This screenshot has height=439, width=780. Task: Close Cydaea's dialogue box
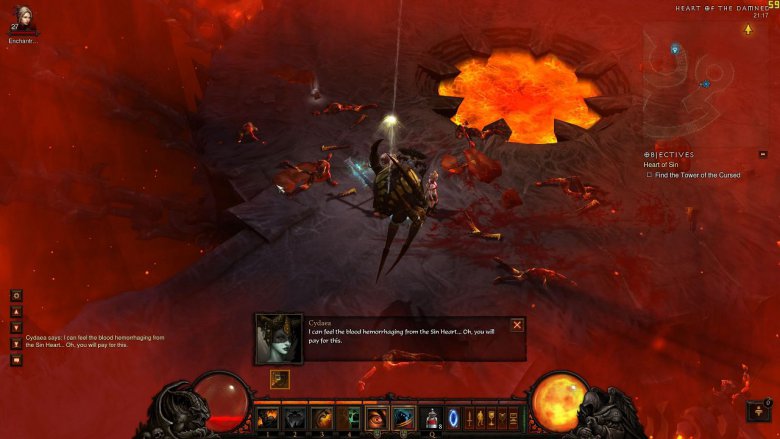pyautogui.click(x=517, y=325)
